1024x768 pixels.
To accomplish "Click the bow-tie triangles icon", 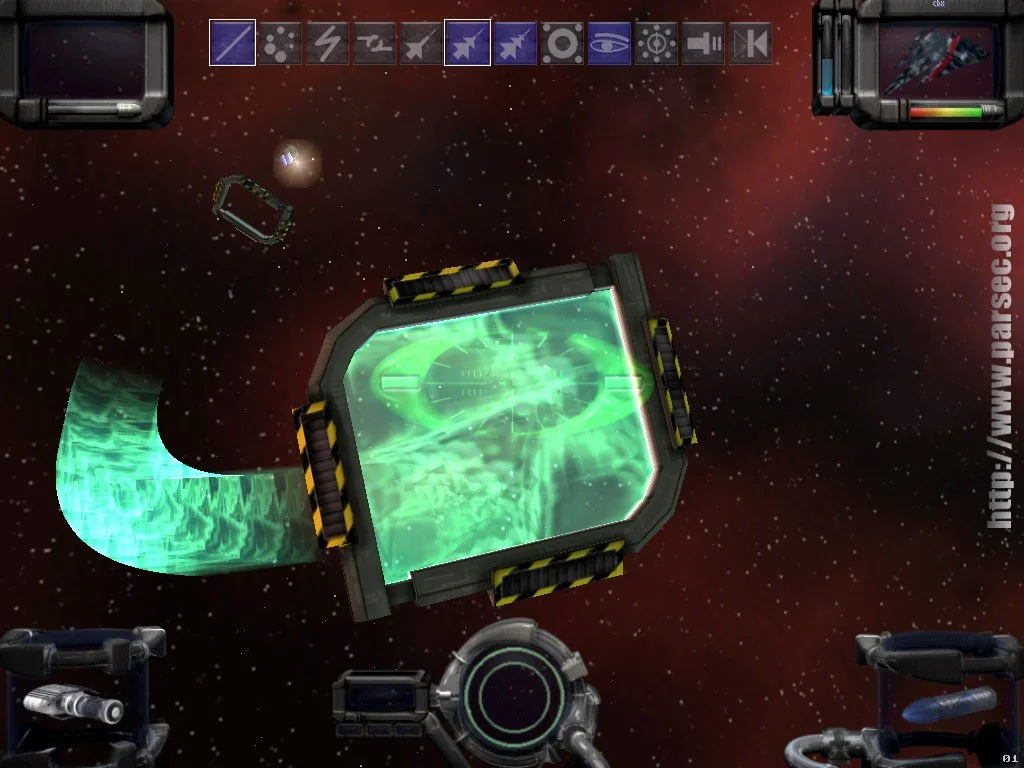I will pos(749,43).
